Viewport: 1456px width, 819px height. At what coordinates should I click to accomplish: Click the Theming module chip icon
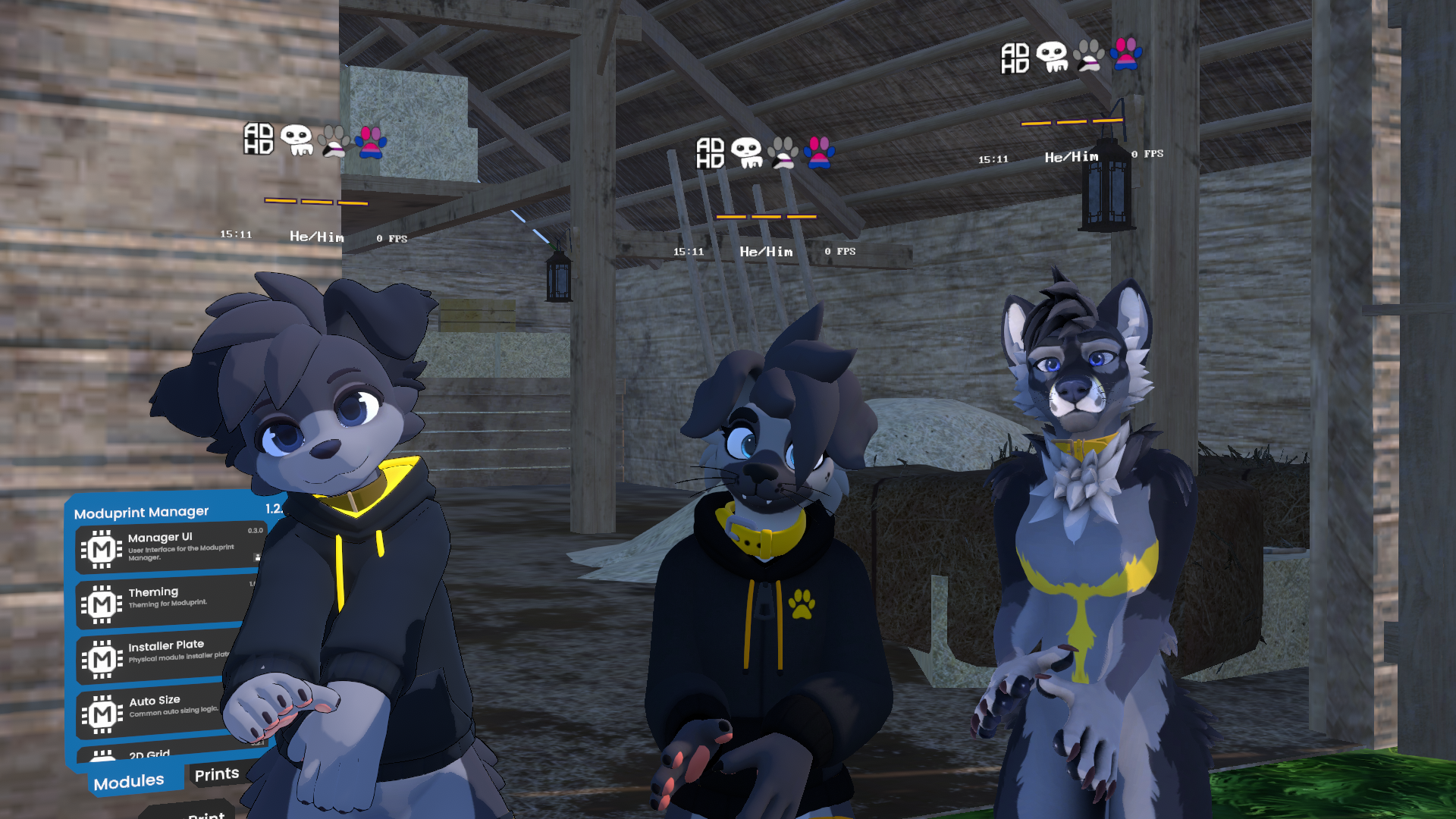point(101,603)
